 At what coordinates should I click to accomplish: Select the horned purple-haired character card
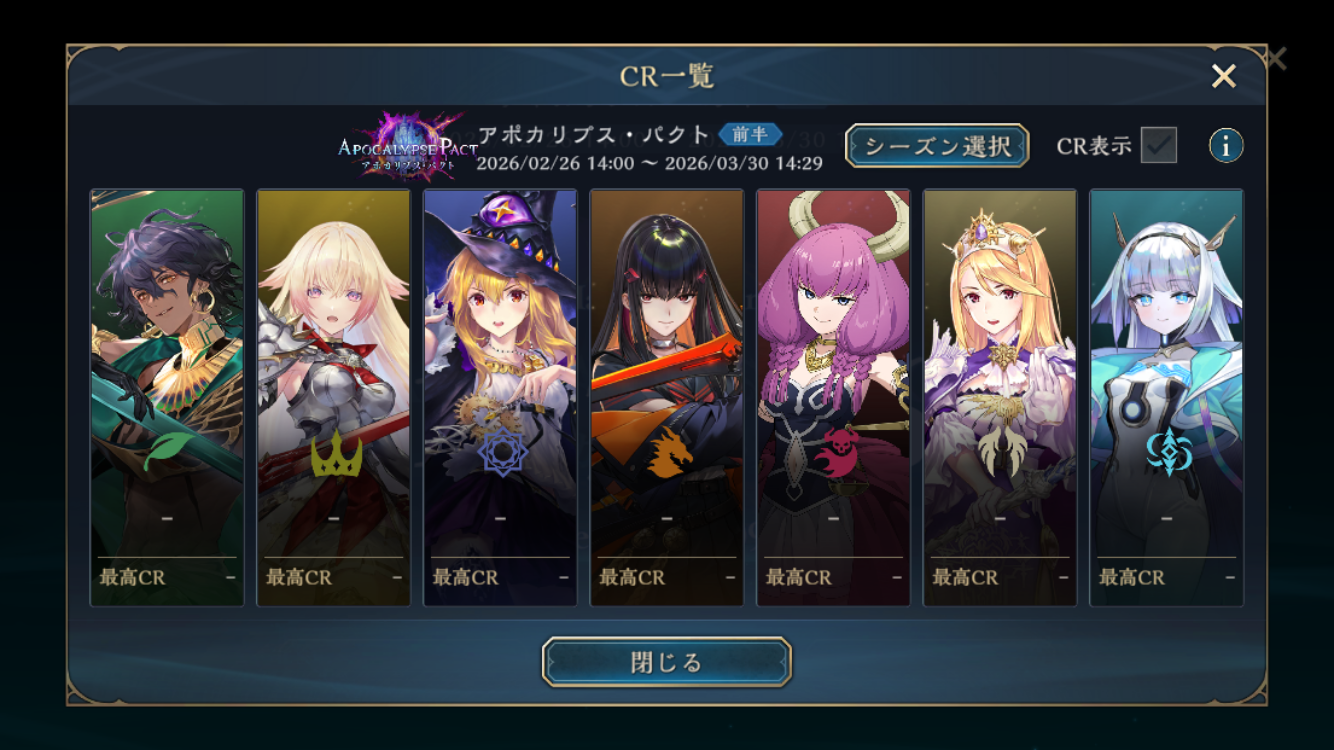[x=833, y=397]
